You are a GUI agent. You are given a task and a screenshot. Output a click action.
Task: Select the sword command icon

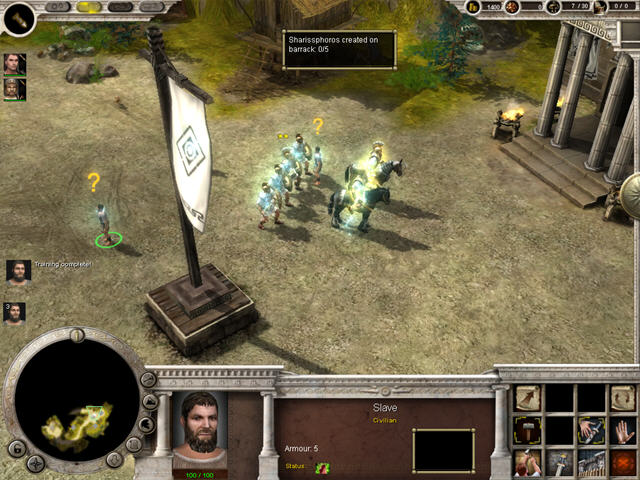pyautogui.click(x=560, y=463)
